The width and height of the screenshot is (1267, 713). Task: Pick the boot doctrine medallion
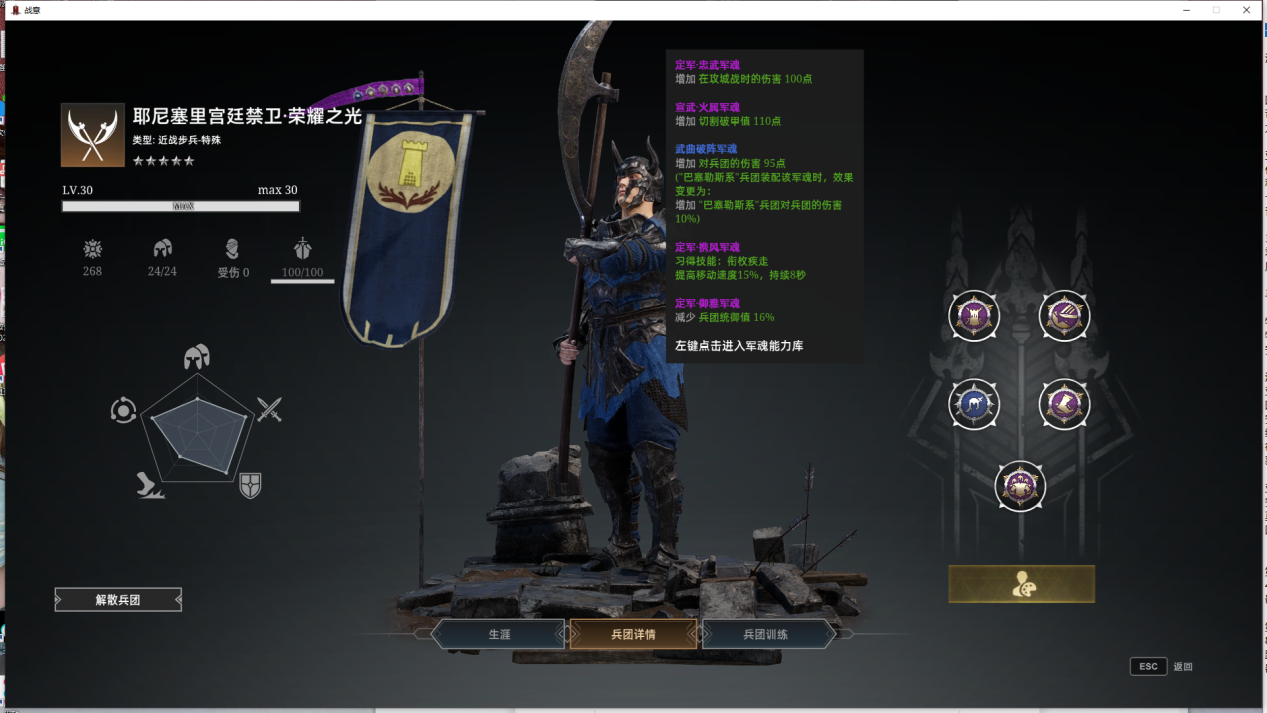pyautogui.click(x=1064, y=404)
